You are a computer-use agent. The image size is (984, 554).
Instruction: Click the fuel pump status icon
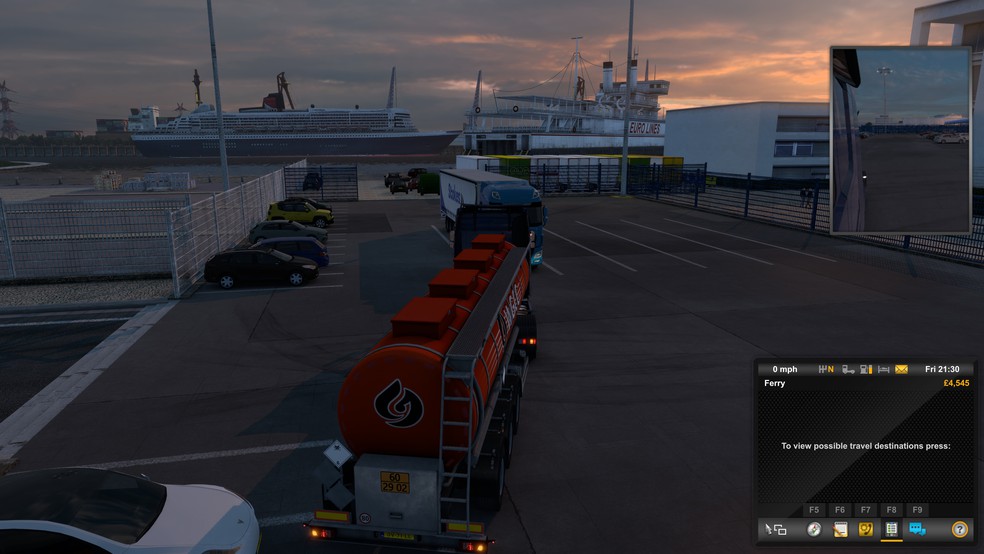[866, 369]
